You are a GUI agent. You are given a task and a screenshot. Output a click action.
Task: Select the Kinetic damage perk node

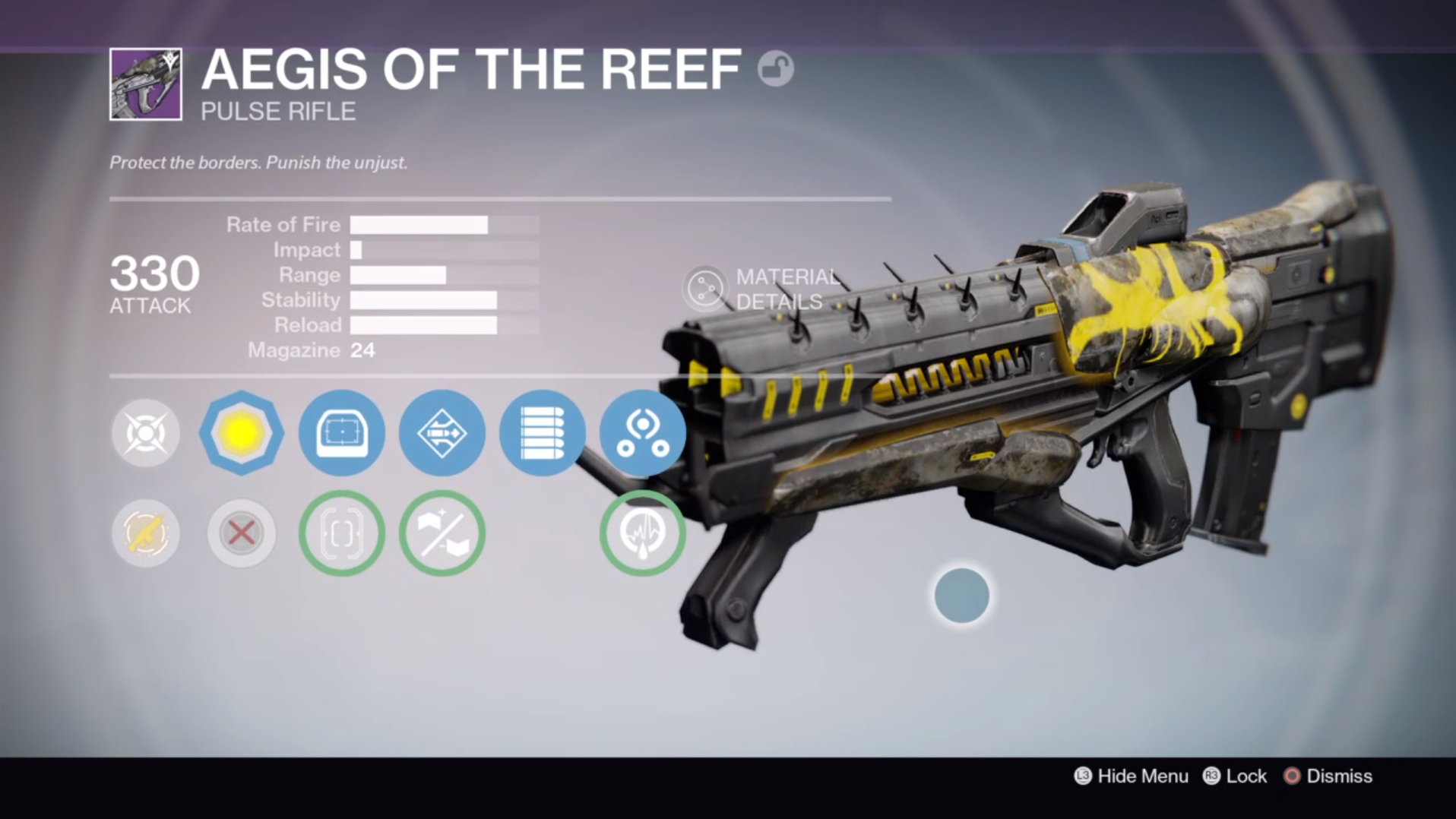[x=145, y=433]
